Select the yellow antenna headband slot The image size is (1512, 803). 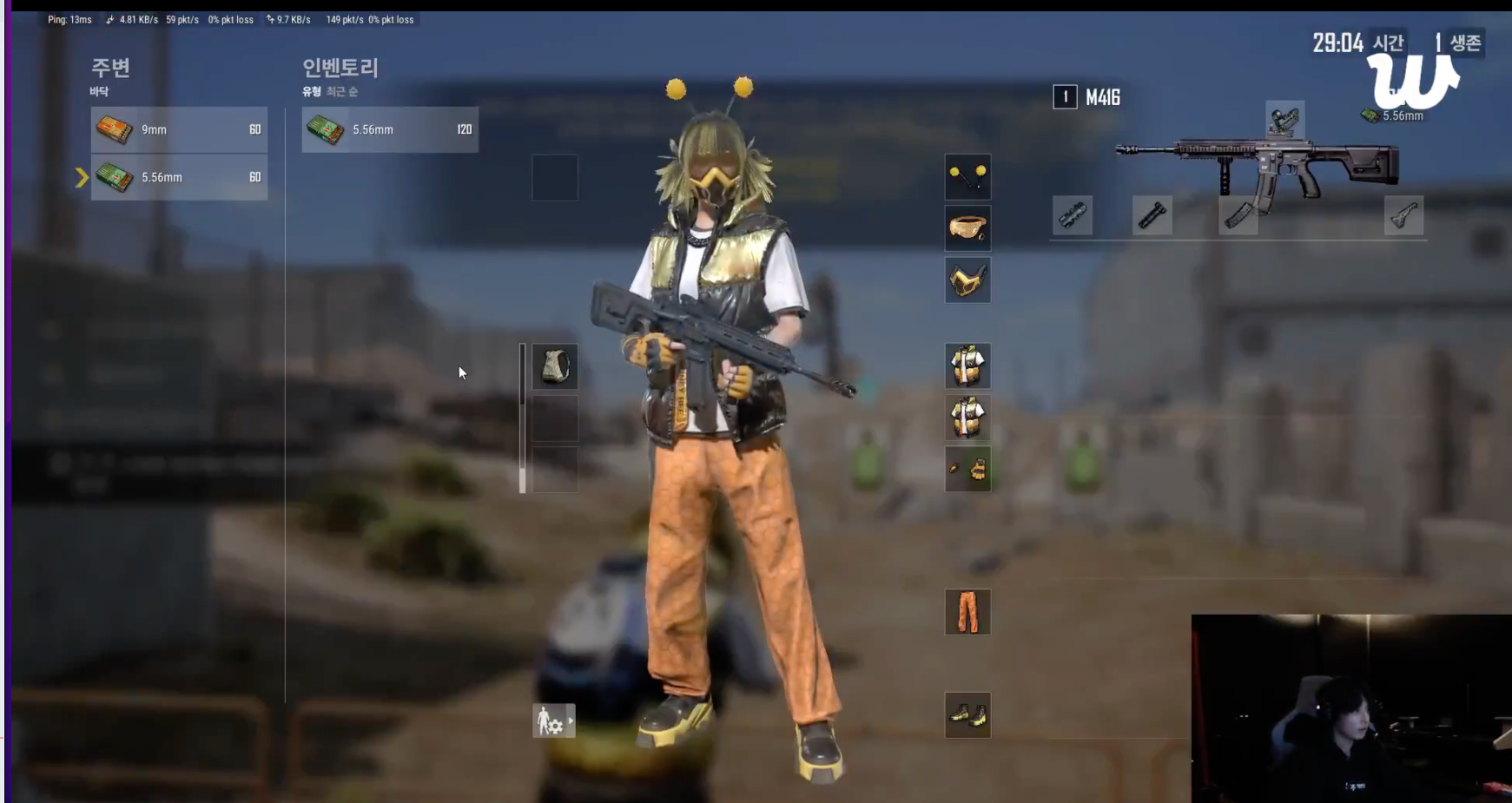click(967, 177)
